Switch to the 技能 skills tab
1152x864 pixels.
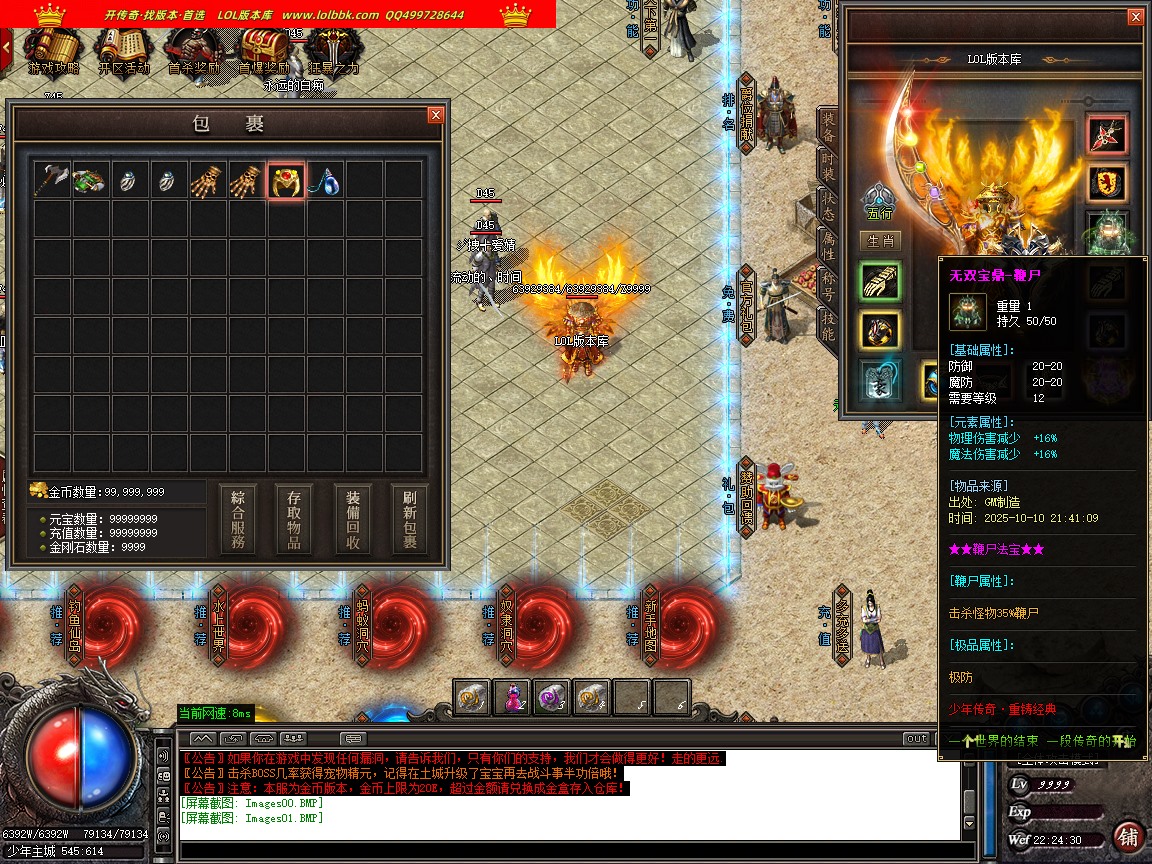[828, 325]
